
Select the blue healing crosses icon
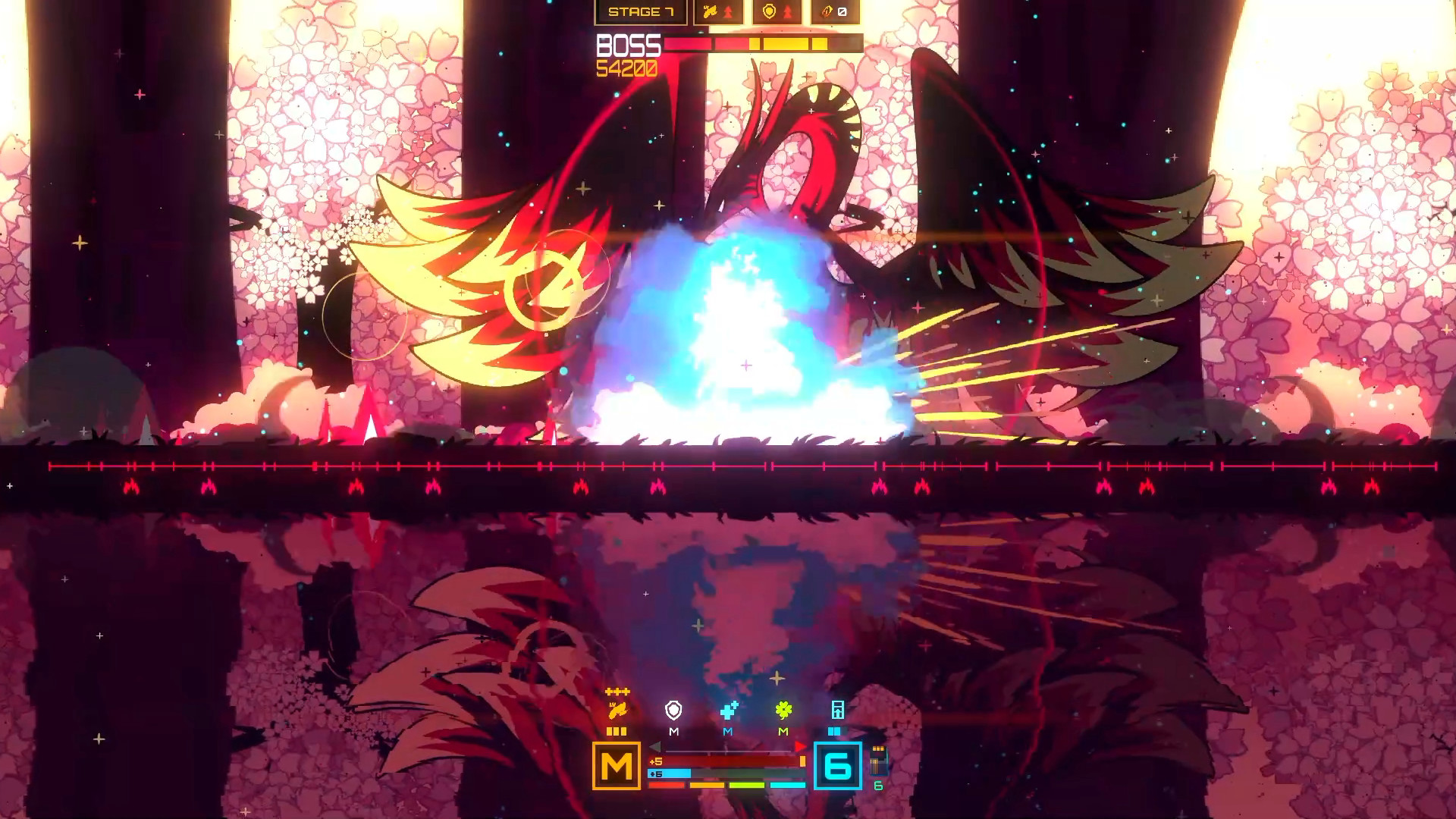point(729,711)
